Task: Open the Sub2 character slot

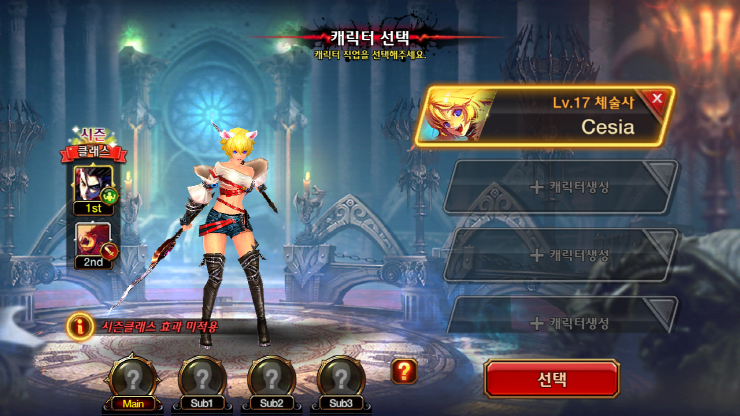Action: coord(271,378)
